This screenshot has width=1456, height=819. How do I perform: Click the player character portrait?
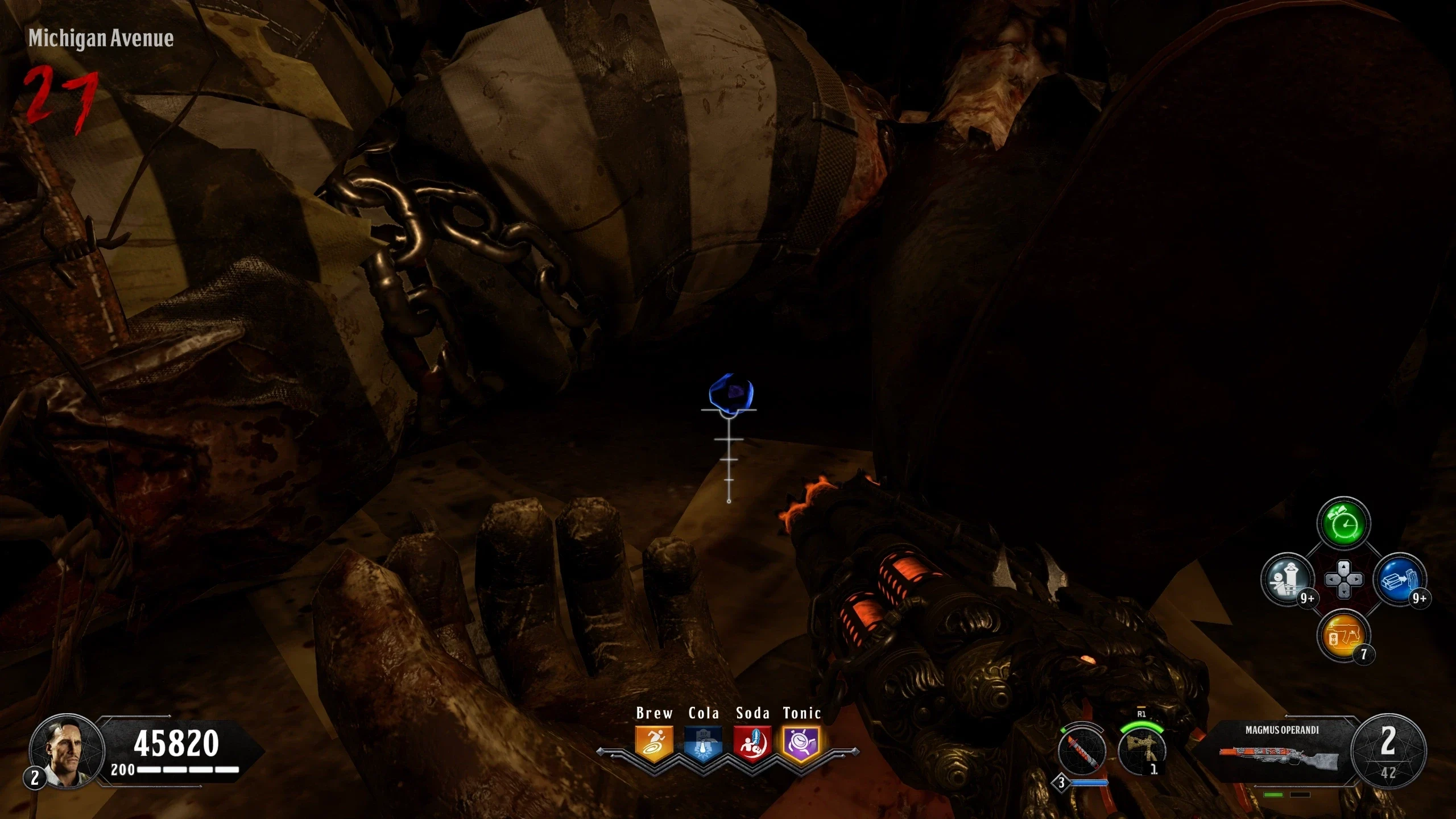coord(67,751)
